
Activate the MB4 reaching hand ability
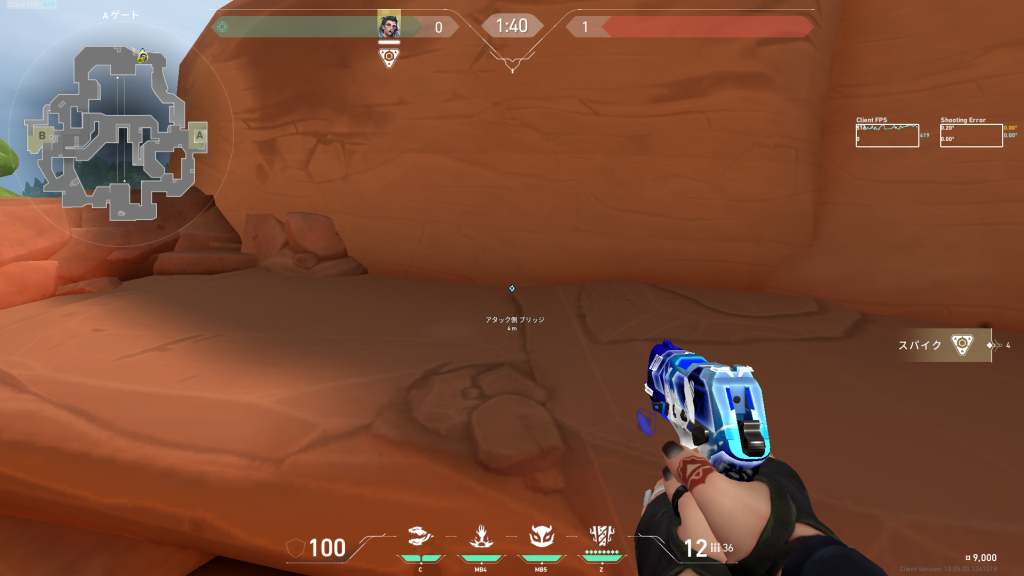click(479, 538)
